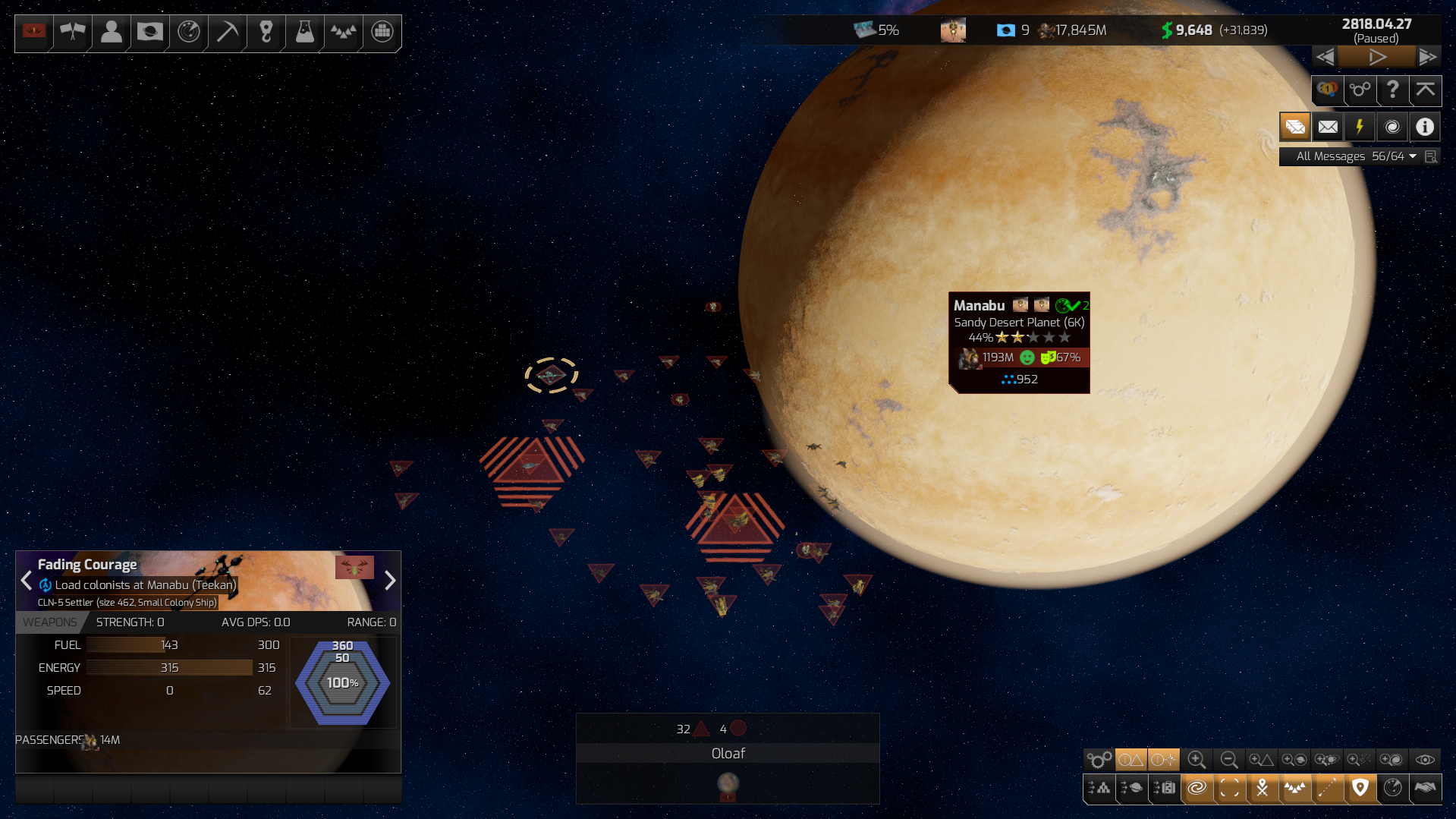This screenshot has width=1456, height=819.
Task: Open the research flask screen
Action: point(304,32)
